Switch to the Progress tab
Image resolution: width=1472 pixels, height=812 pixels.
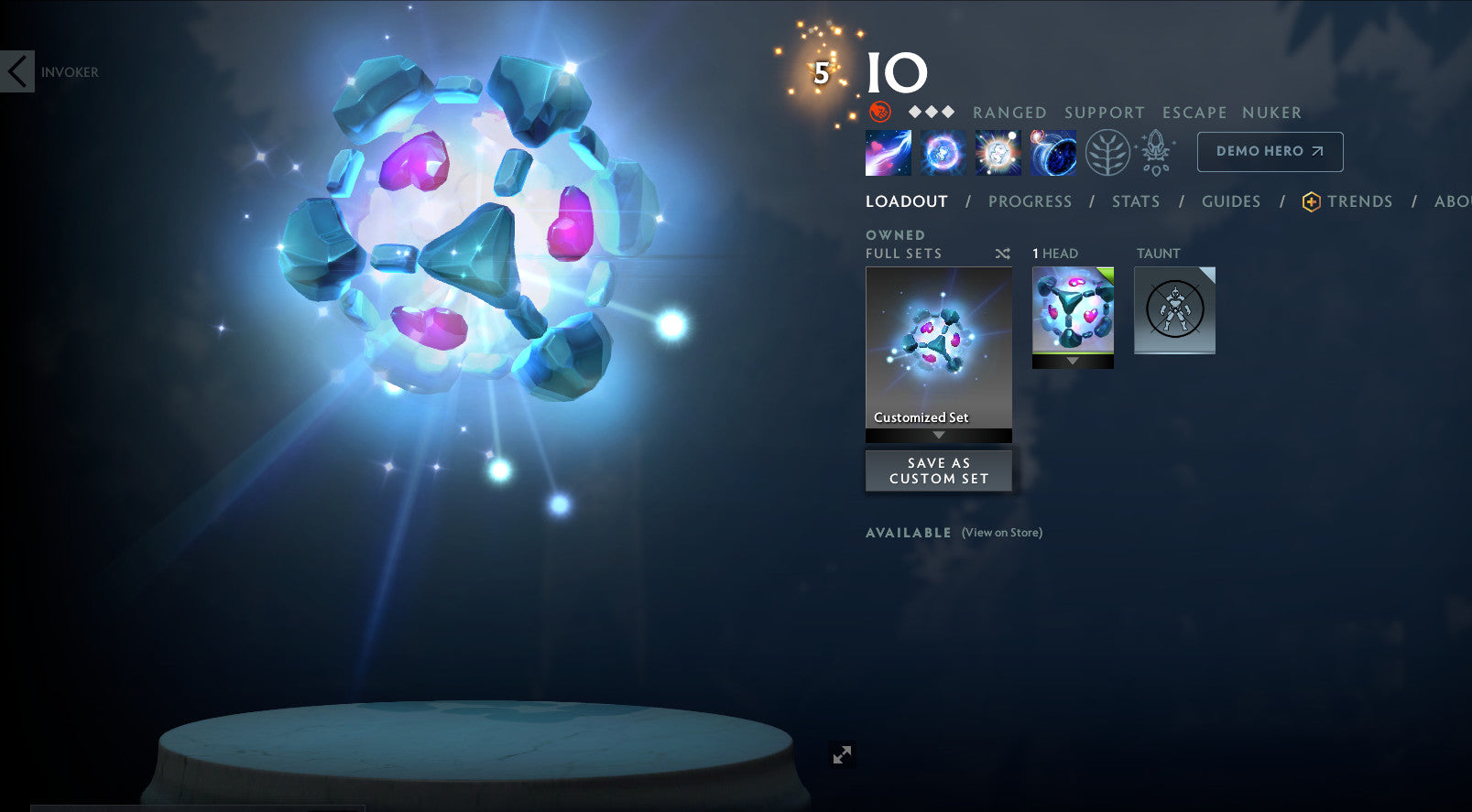1030,201
